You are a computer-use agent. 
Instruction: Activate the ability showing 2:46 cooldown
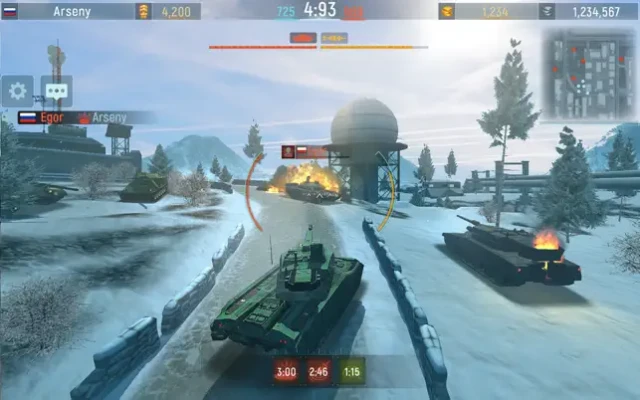[319, 372]
